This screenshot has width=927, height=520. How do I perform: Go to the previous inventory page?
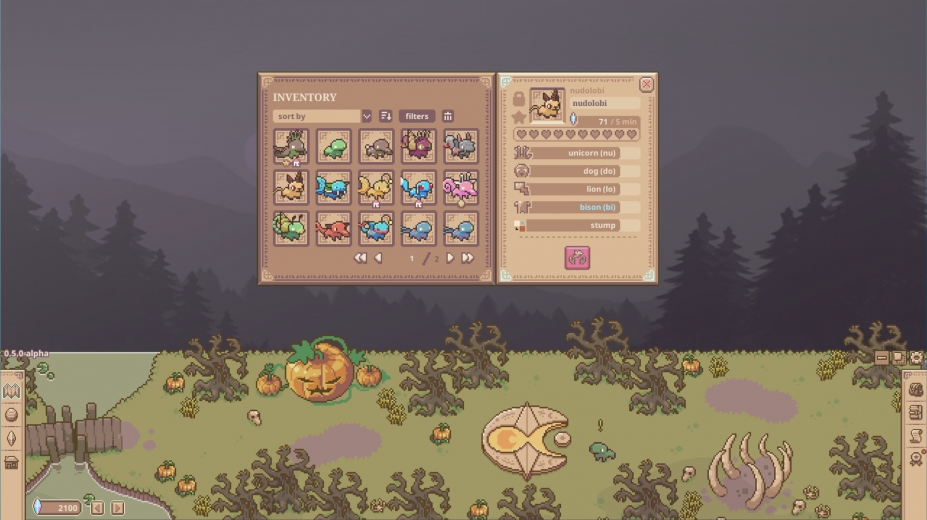pos(378,258)
